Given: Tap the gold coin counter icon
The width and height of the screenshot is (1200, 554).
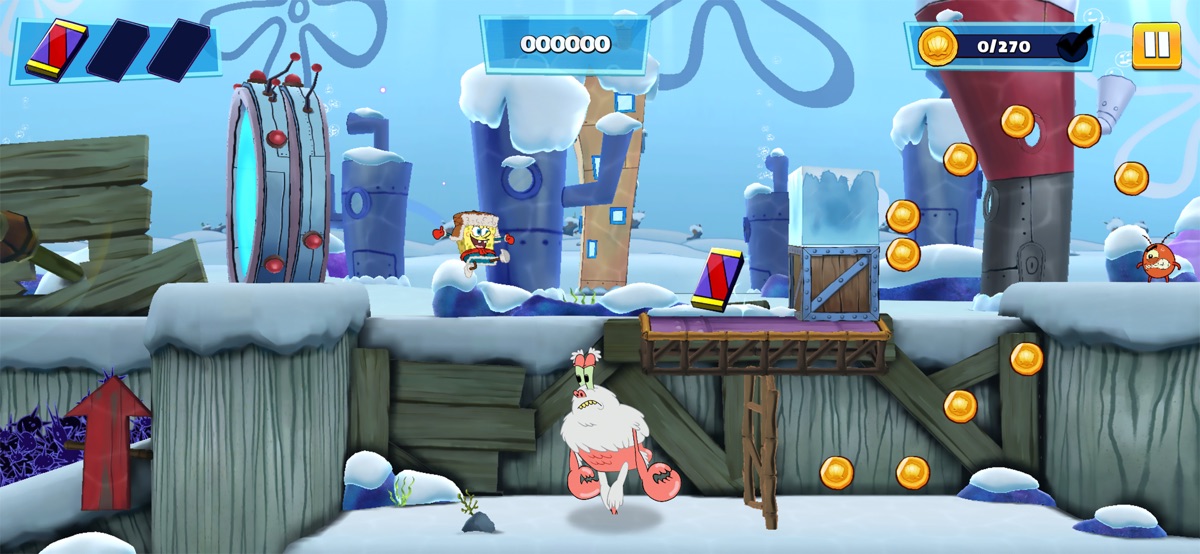Looking at the screenshot, I should click(938, 46).
